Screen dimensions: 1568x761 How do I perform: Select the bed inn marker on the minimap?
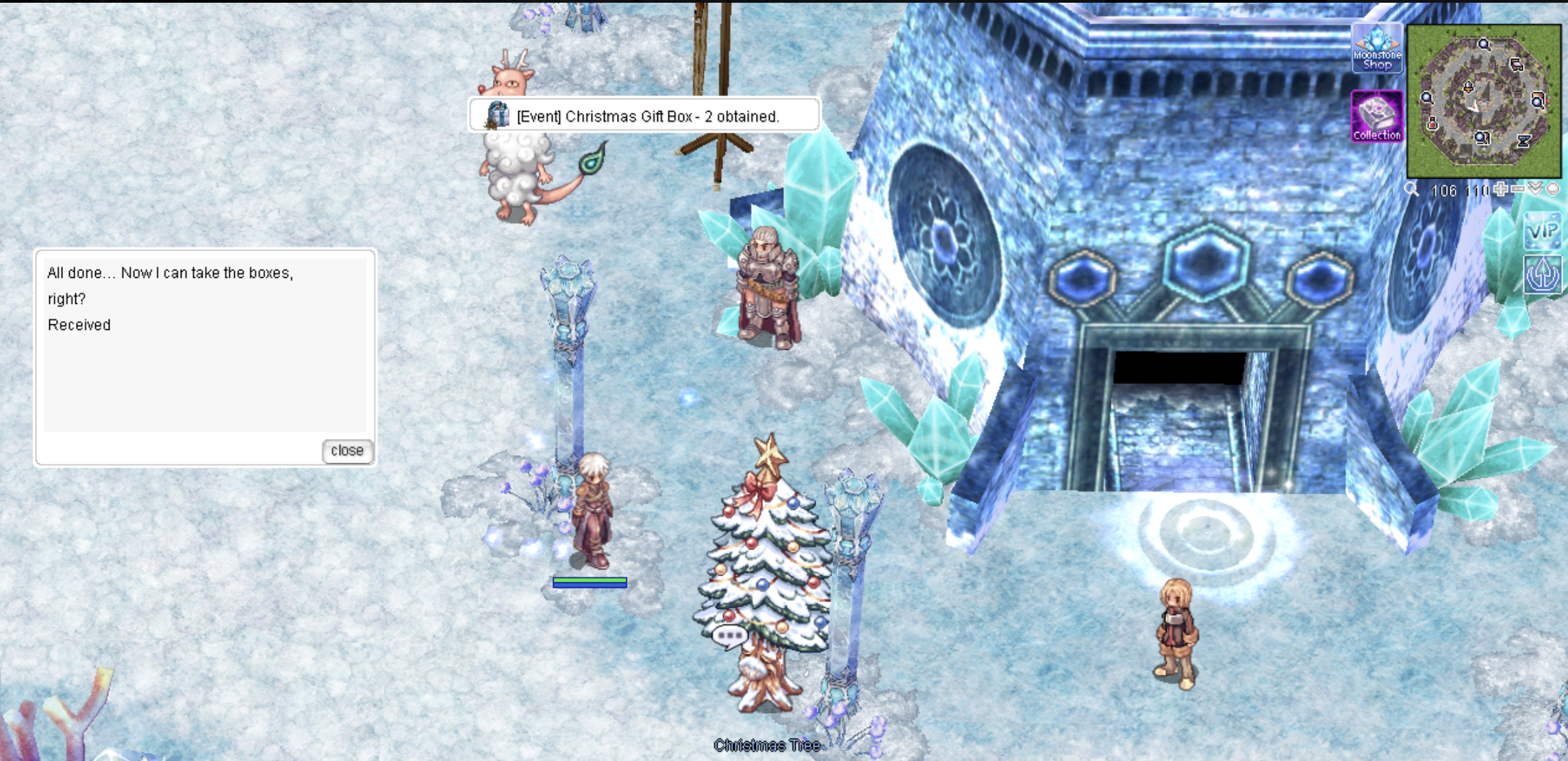1517,65
